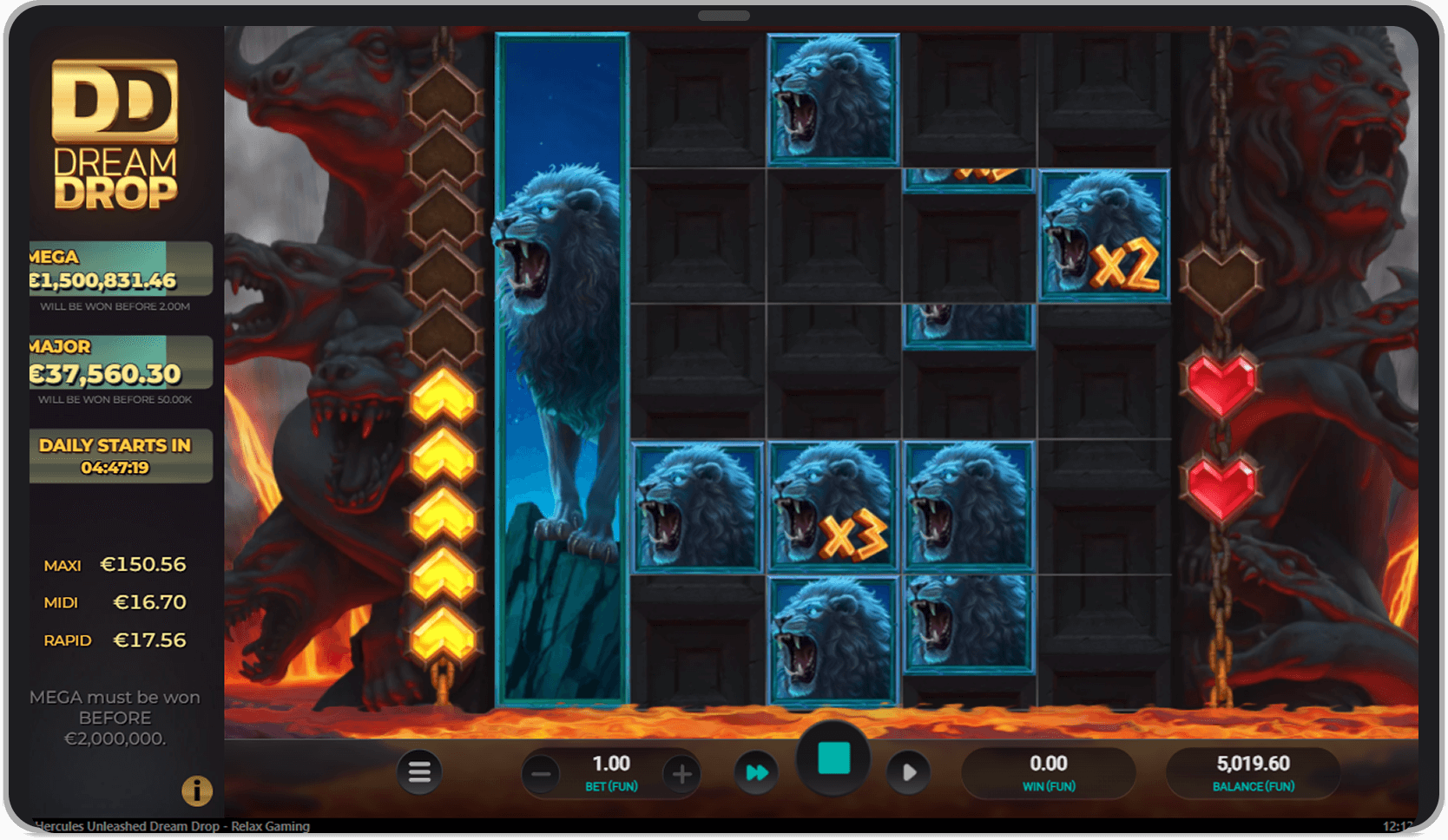The height and width of the screenshot is (840, 1448).
Task: Click the MAJOR jackpot progress bar
Action: pyautogui.click(x=120, y=361)
